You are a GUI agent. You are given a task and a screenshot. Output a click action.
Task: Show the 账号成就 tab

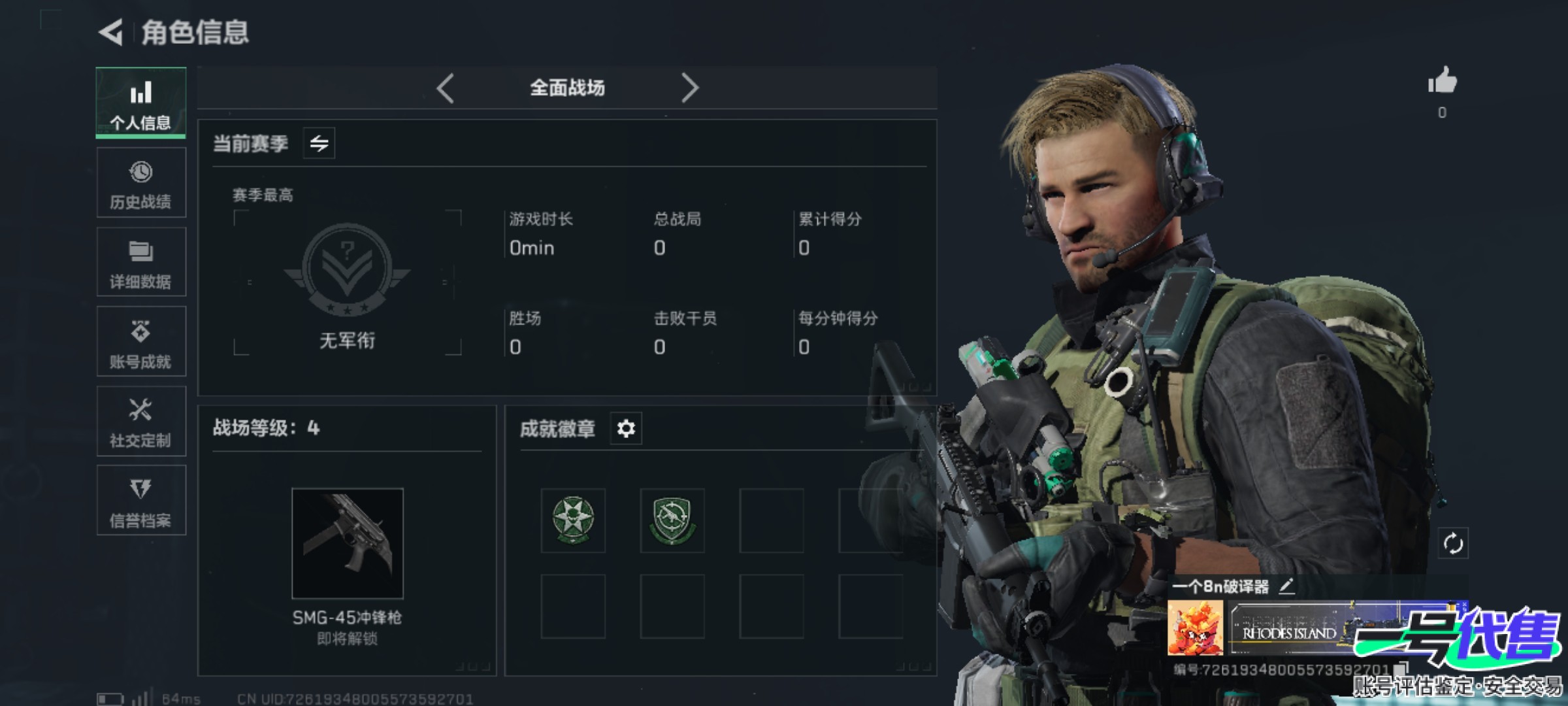click(x=140, y=342)
